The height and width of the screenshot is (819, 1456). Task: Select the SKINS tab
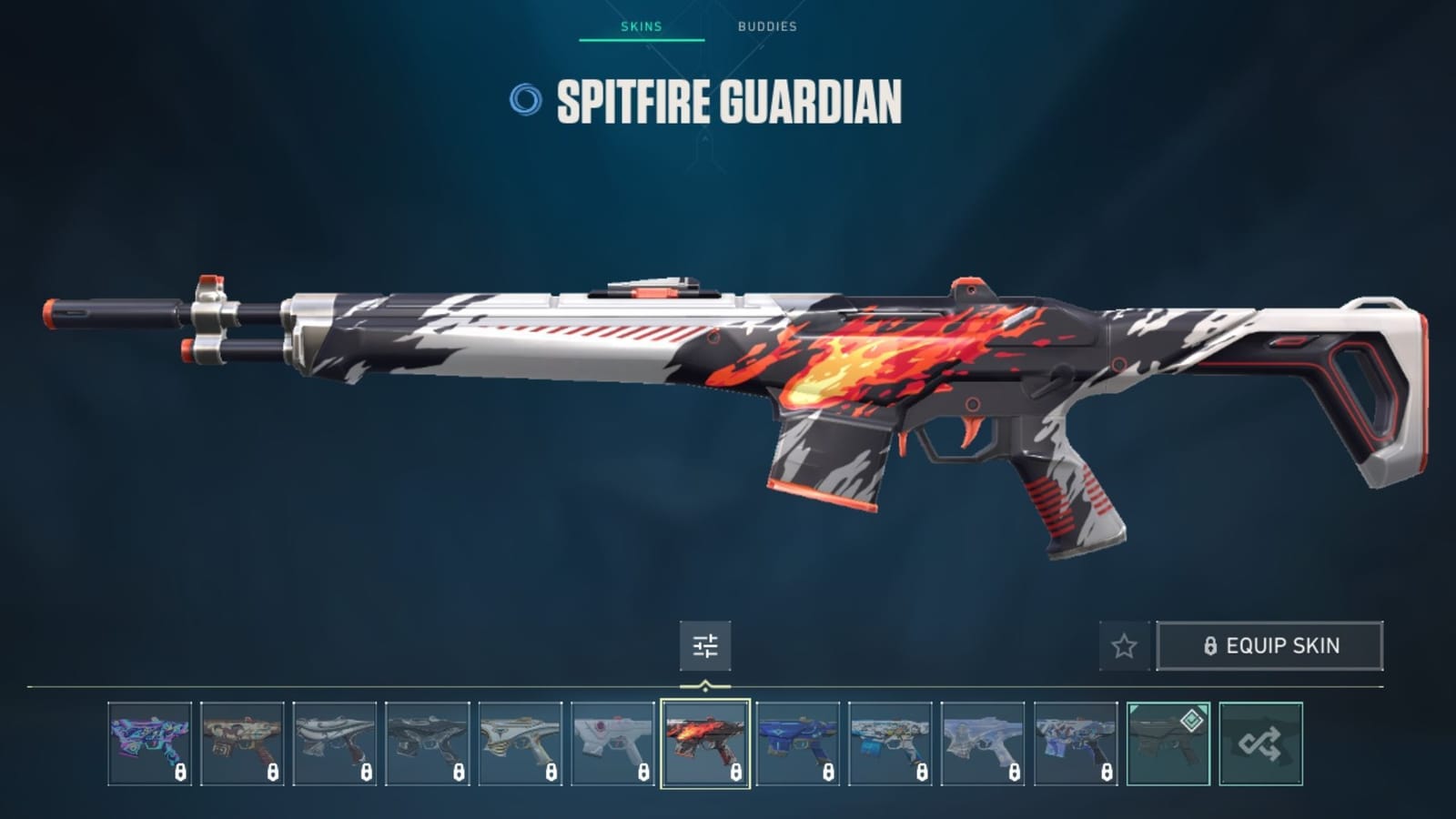coord(641,27)
